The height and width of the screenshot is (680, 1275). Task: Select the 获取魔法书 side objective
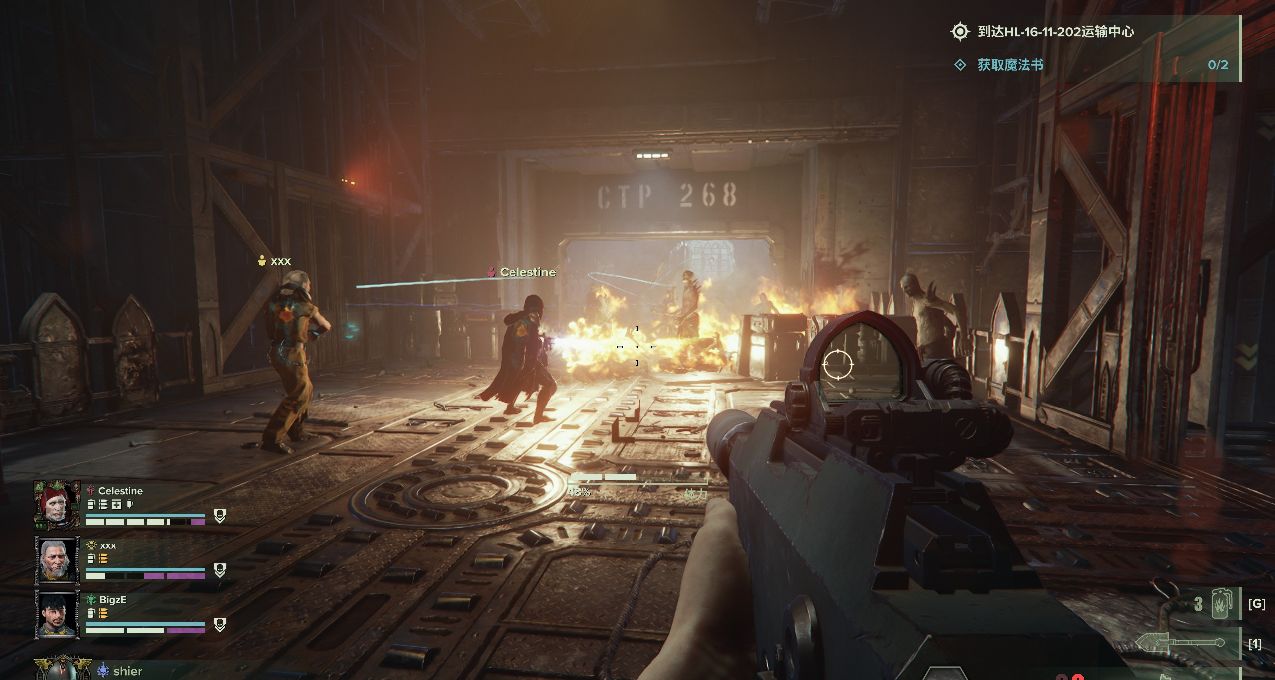[x=1010, y=65]
